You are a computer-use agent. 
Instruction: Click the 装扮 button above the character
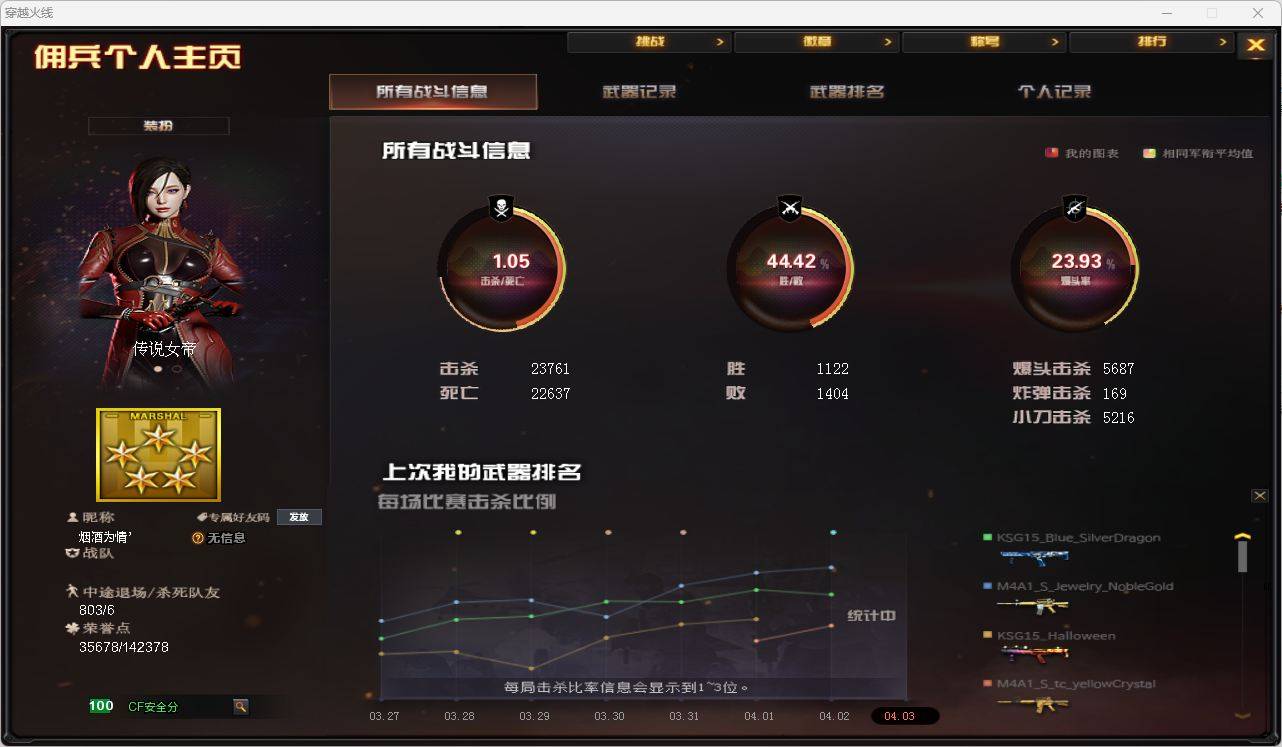(158, 125)
